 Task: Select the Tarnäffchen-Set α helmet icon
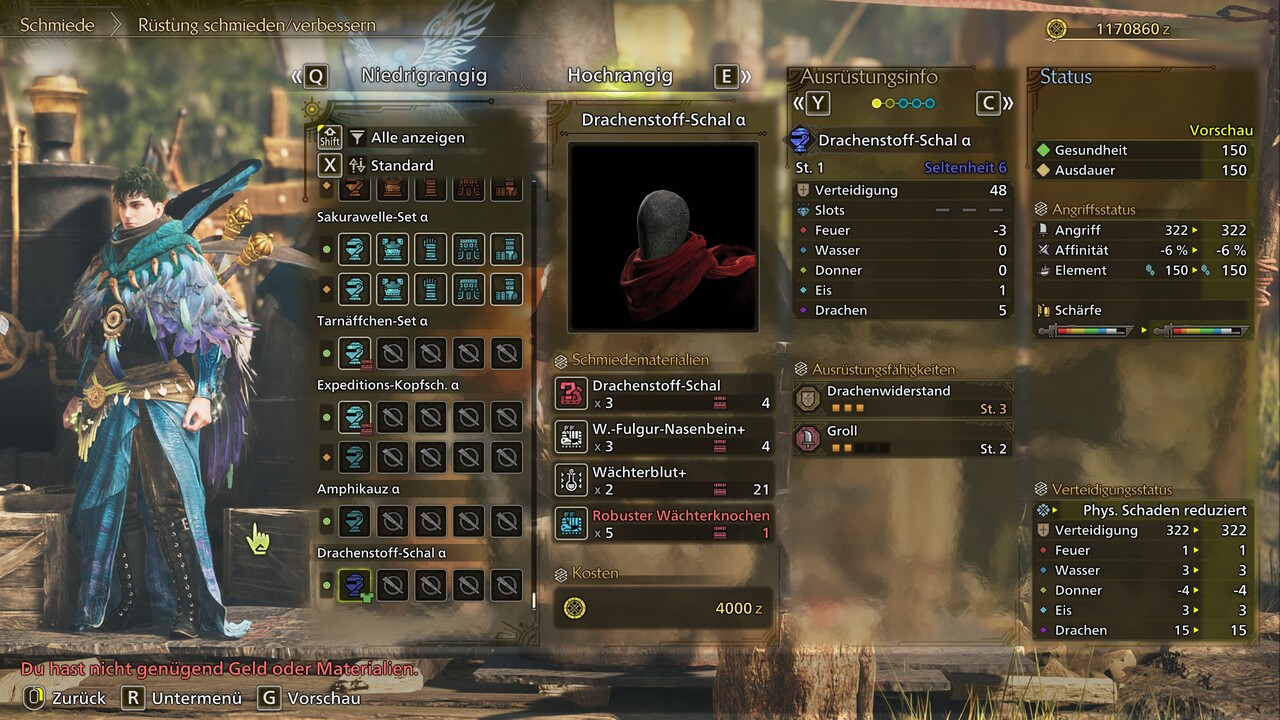(354, 353)
